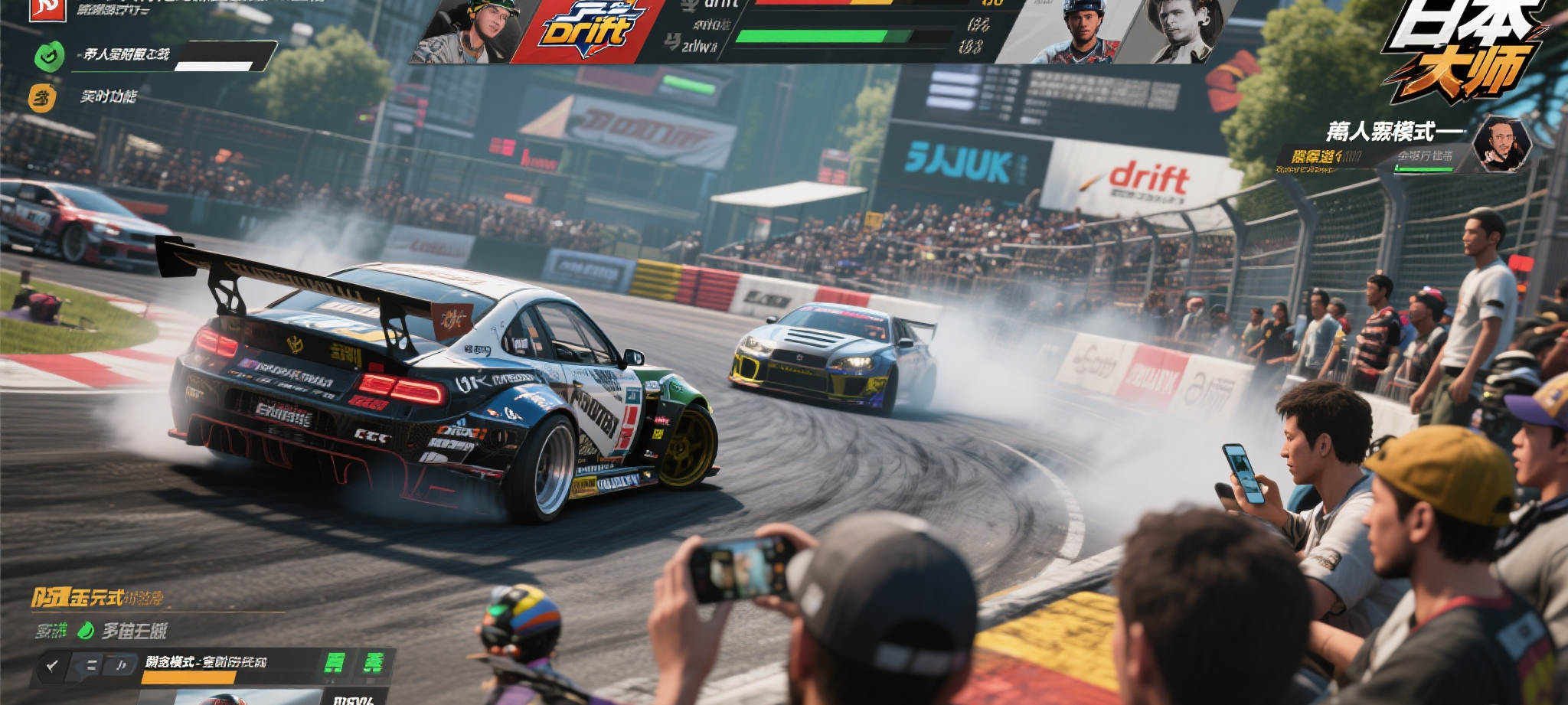Toggle the list-lines button in bottom bar
1568x705 pixels.
click(x=90, y=666)
